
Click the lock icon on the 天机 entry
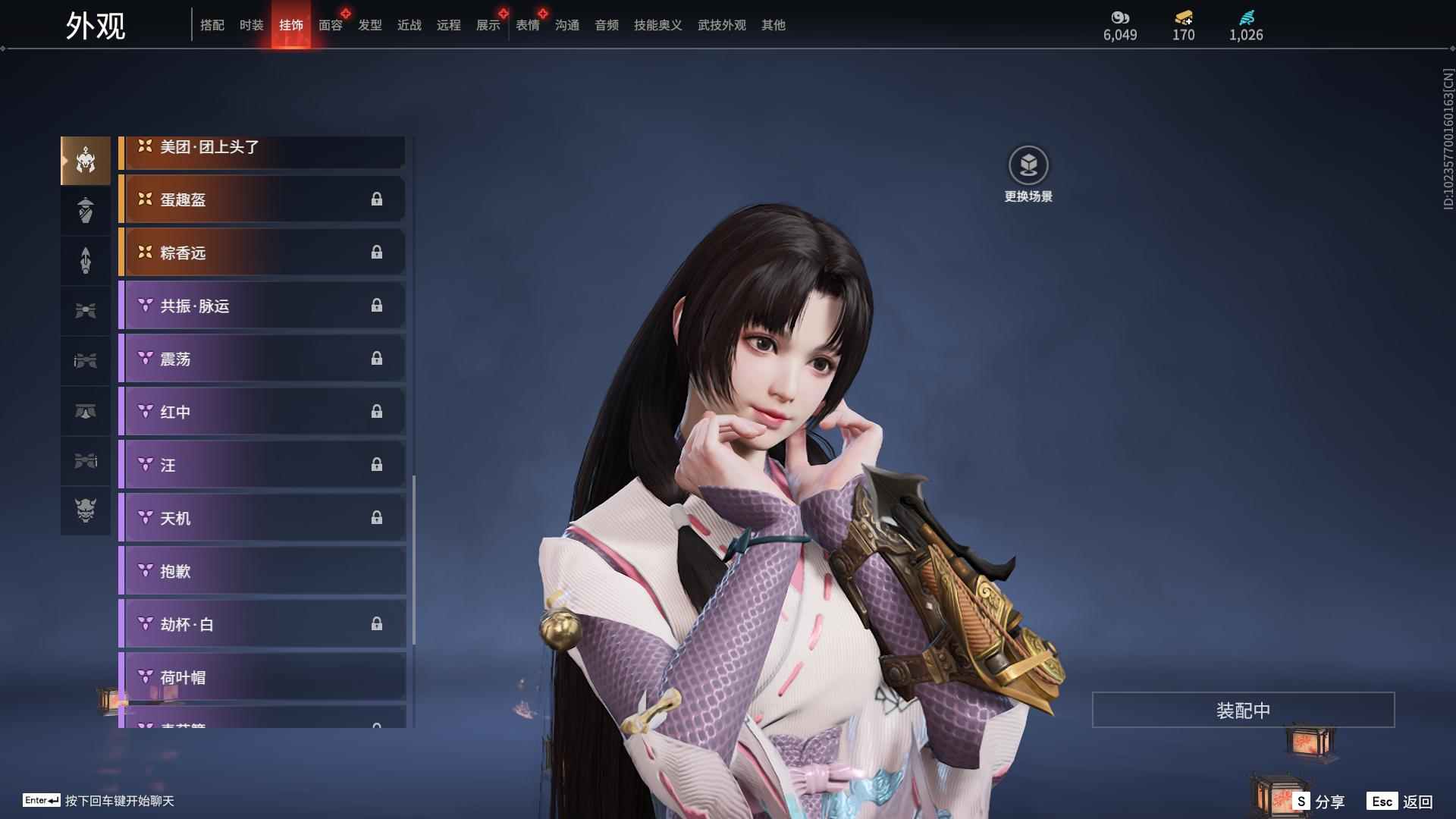(377, 517)
